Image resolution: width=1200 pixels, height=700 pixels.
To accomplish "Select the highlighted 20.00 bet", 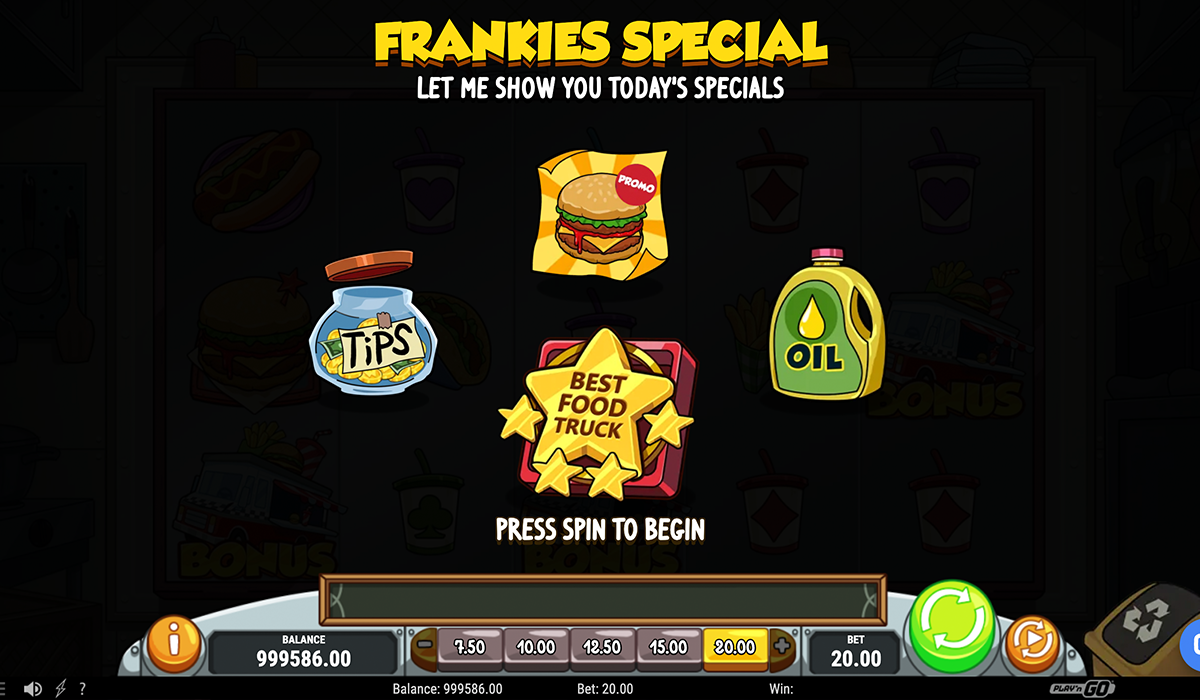I will pos(735,647).
